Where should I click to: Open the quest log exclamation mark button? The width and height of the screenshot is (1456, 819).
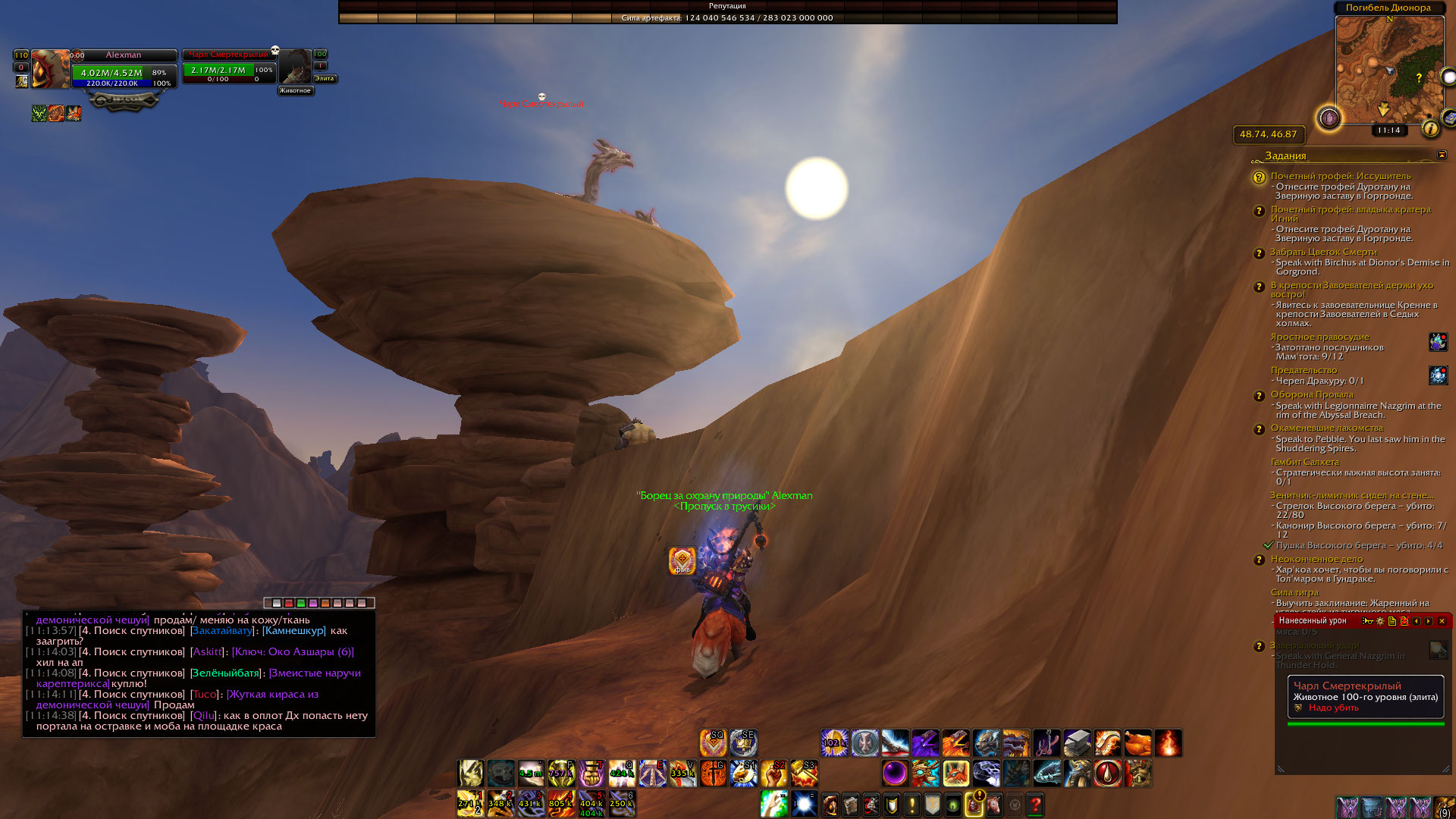click(912, 805)
